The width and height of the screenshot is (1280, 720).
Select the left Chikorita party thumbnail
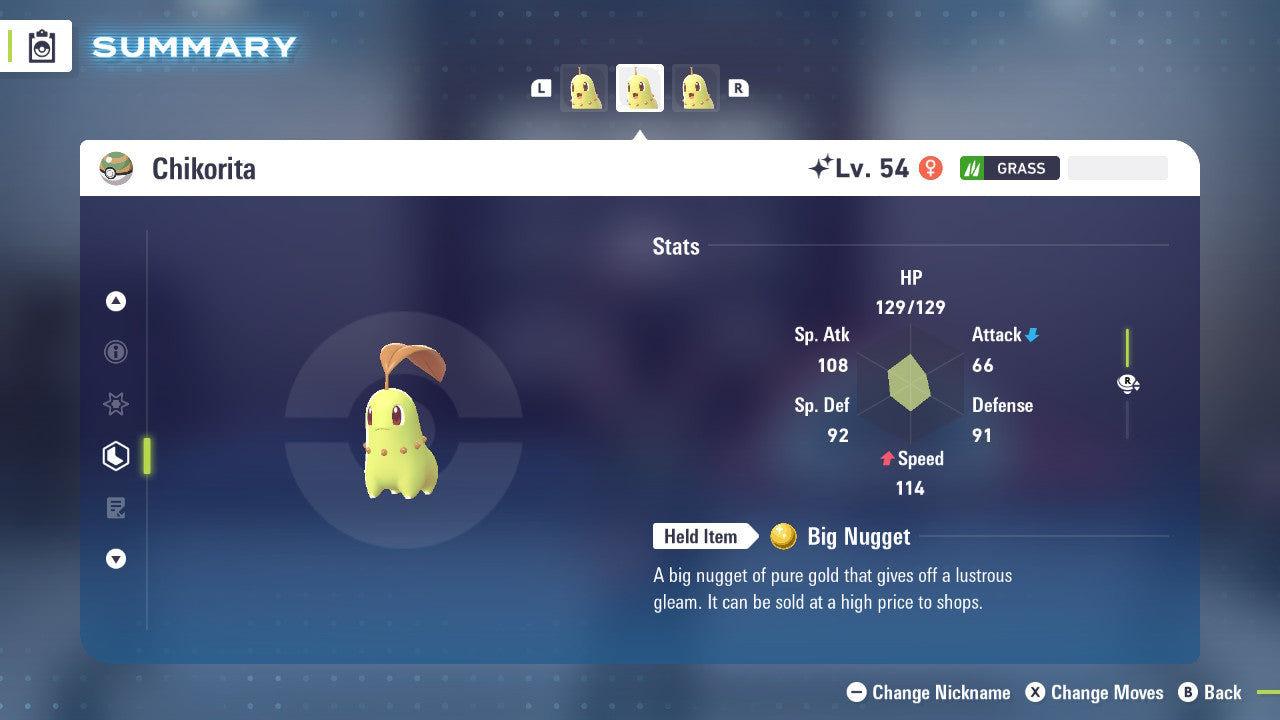click(x=584, y=87)
